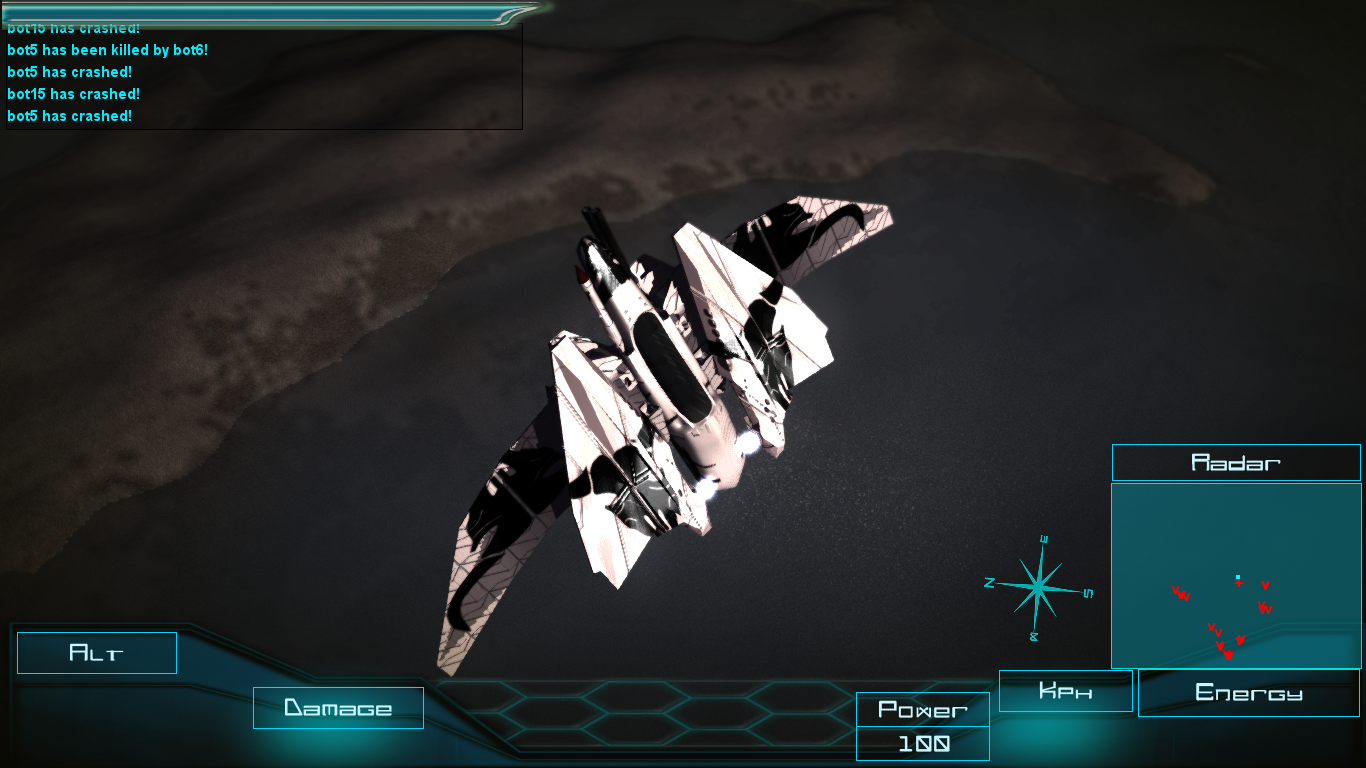
Task: Select the Alt indicator panel
Action: [x=96, y=653]
